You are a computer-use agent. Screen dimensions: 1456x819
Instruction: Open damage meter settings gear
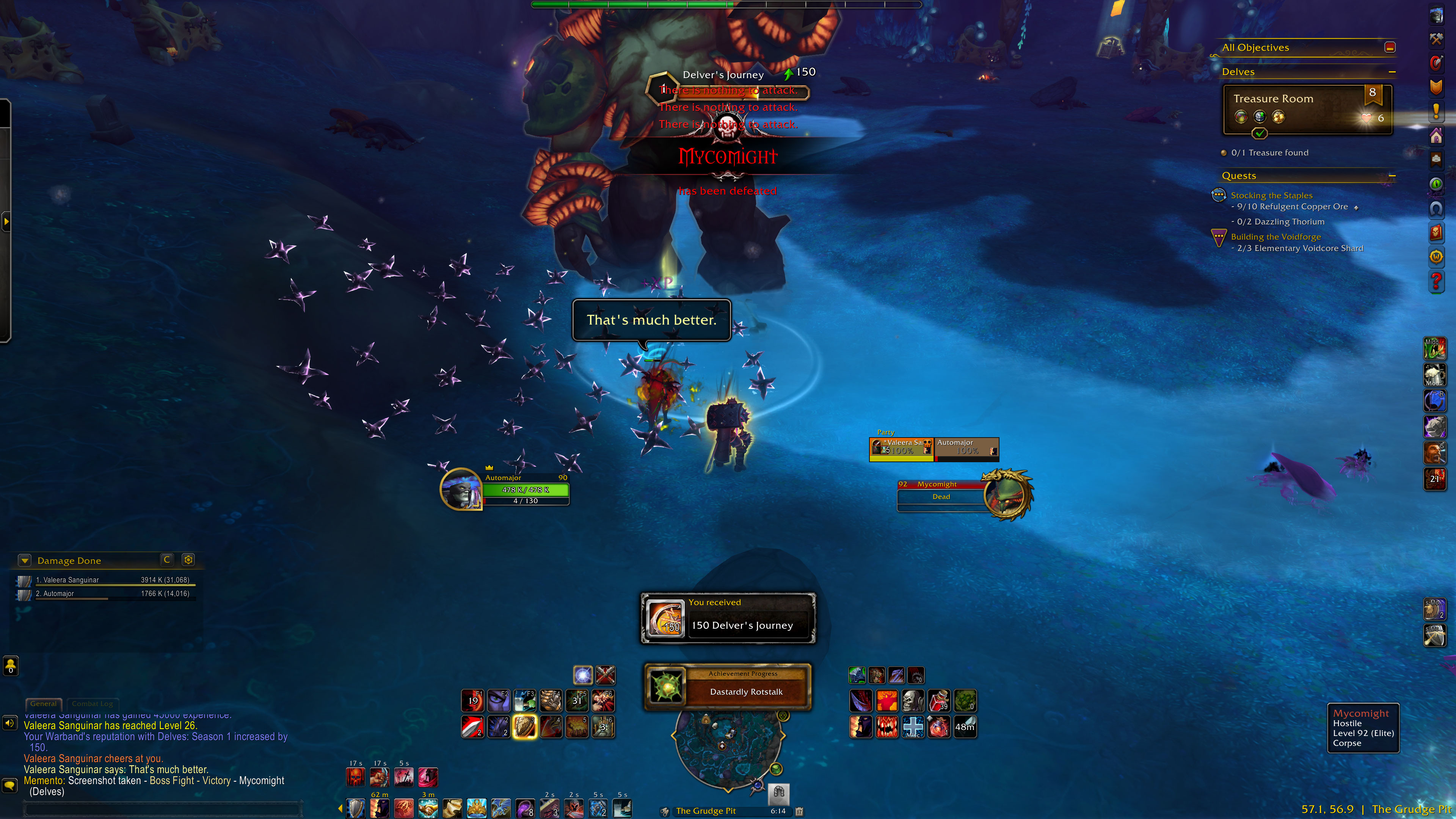pyautogui.click(x=188, y=560)
